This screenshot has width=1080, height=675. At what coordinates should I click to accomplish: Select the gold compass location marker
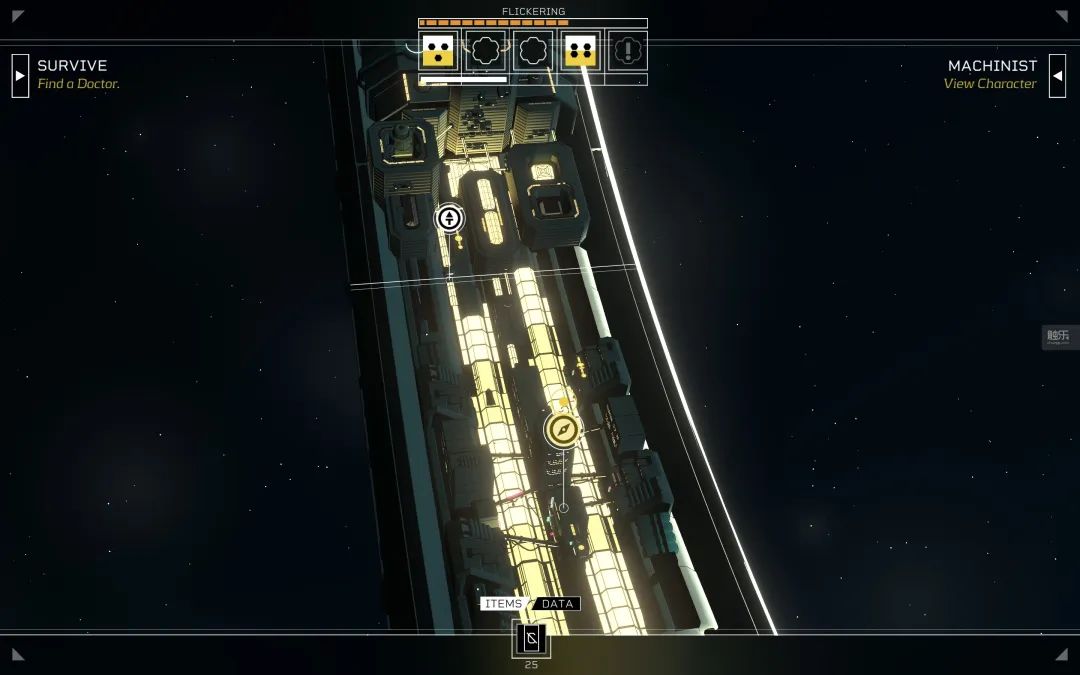click(x=563, y=430)
